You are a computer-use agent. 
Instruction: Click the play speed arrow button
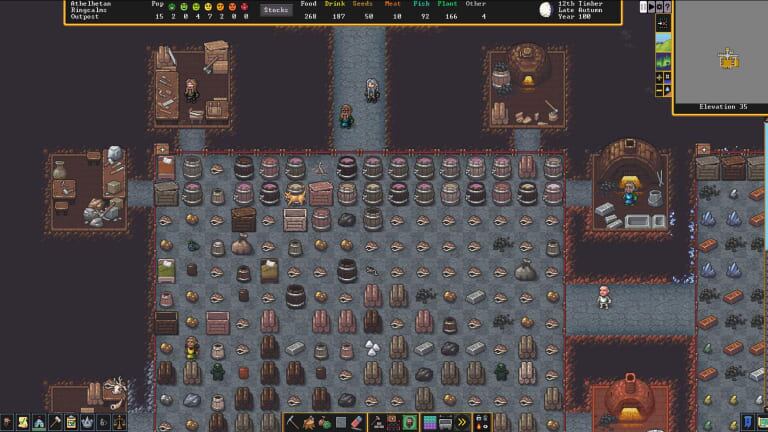pyautogui.click(x=653, y=7)
